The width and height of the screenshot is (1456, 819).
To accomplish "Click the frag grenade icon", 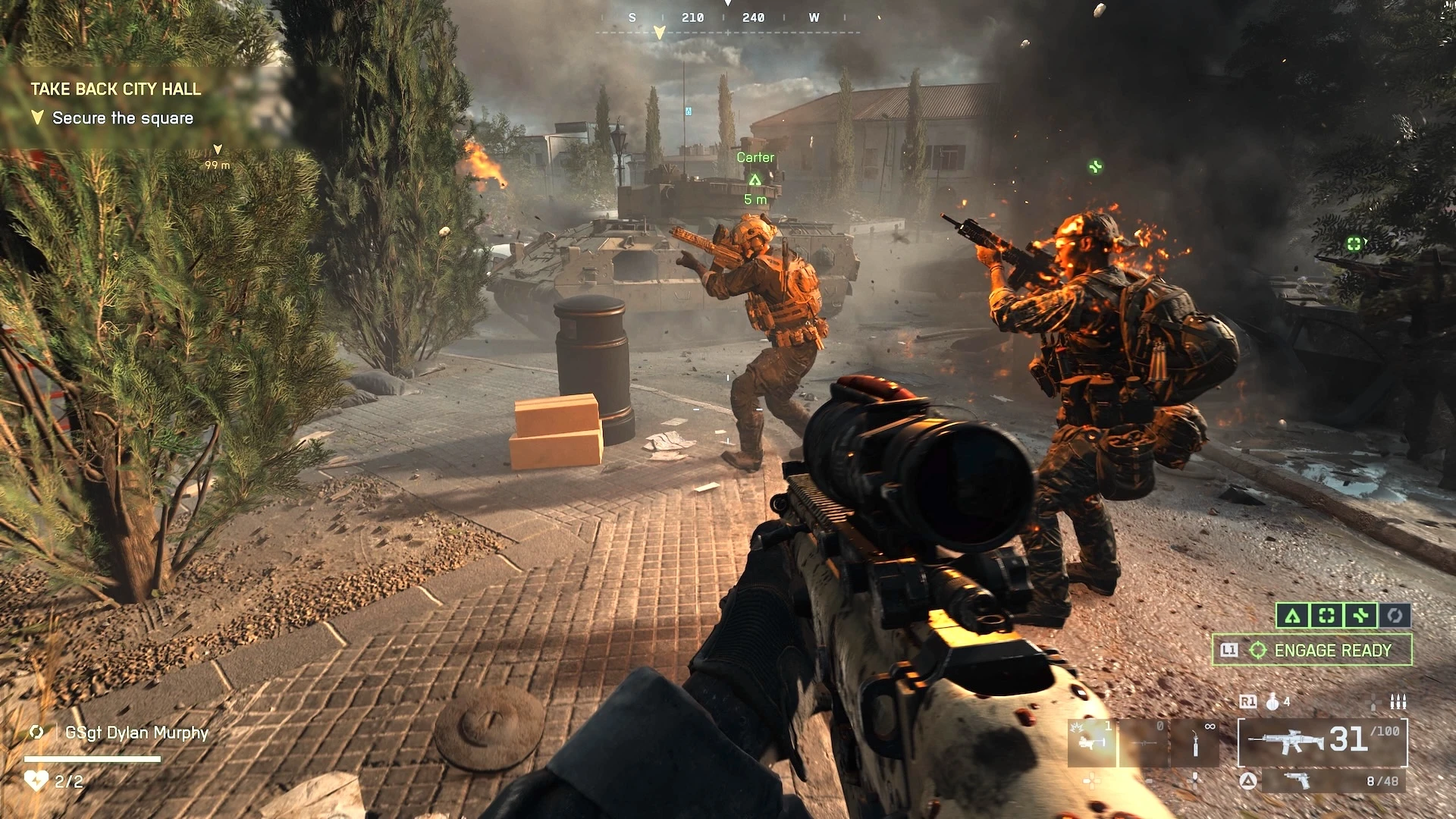I will (x=1273, y=702).
